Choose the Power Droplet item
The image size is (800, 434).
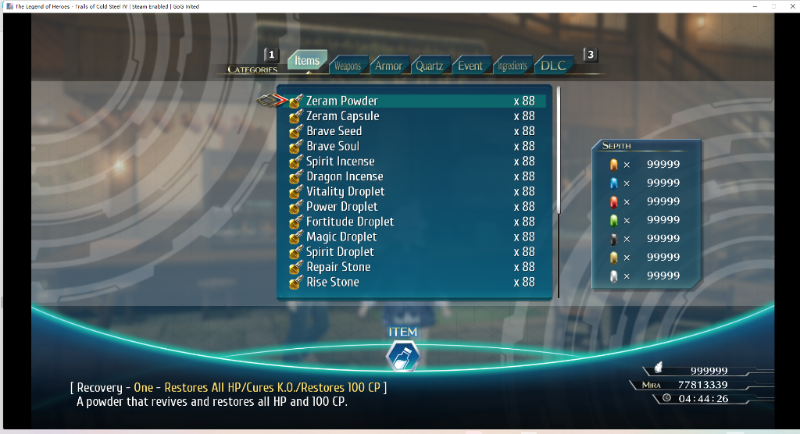(x=342, y=206)
